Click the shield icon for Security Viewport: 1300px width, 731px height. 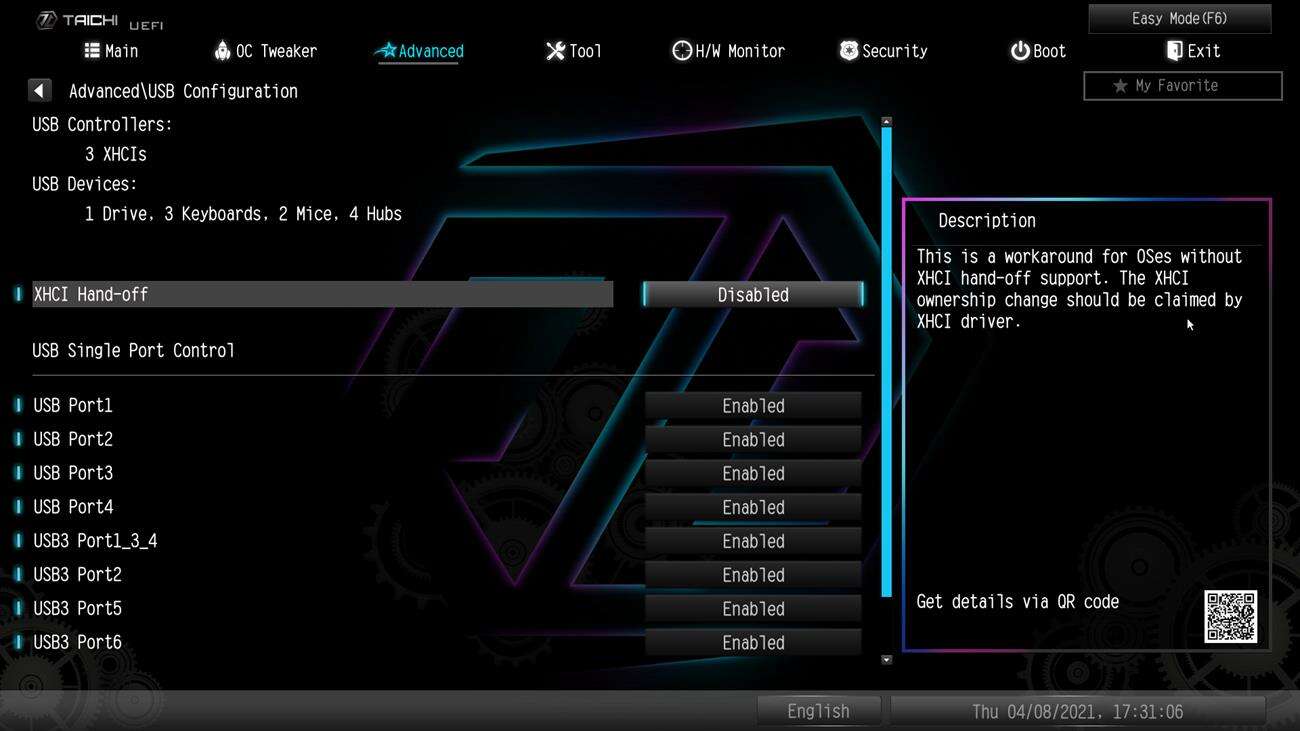tap(848, 50)
